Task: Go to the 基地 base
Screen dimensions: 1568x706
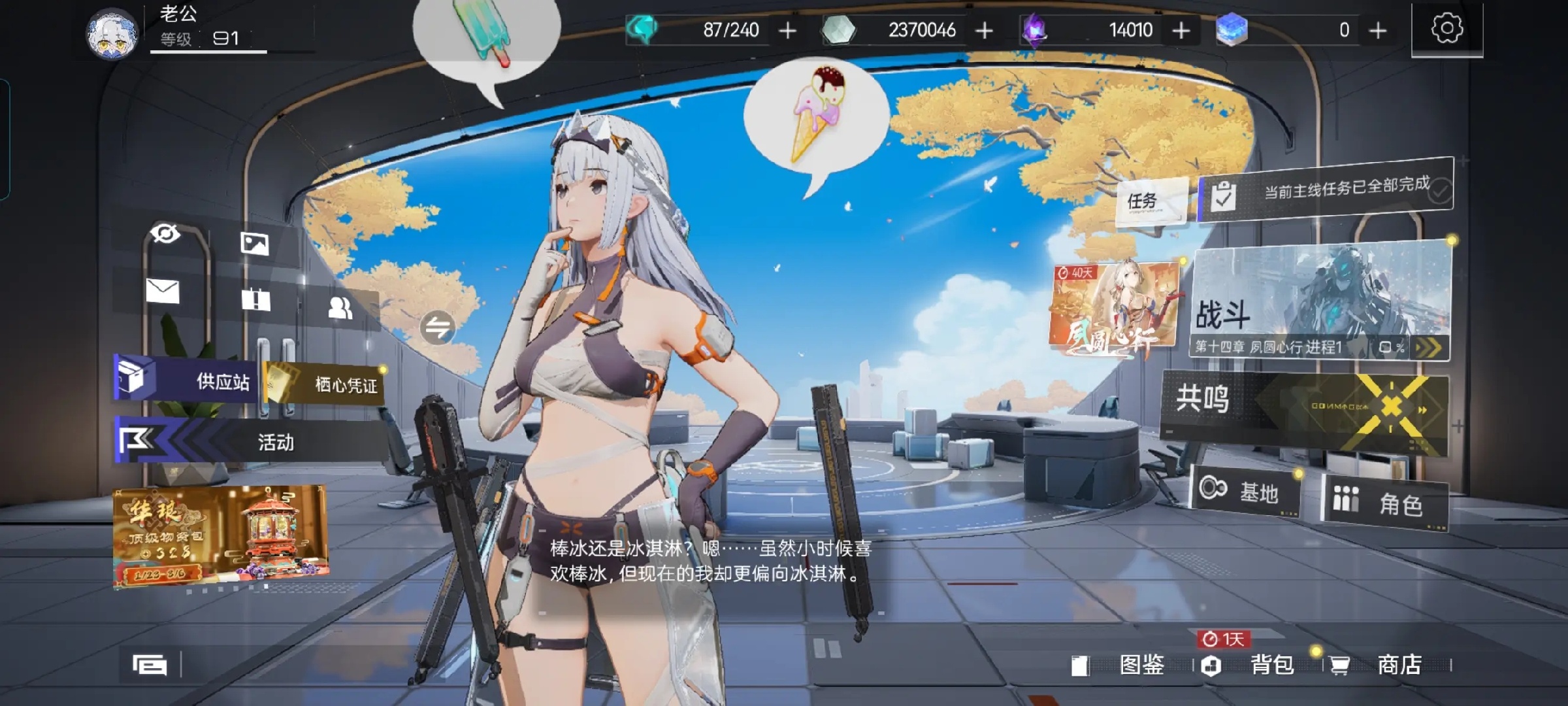Action: 1245,492
